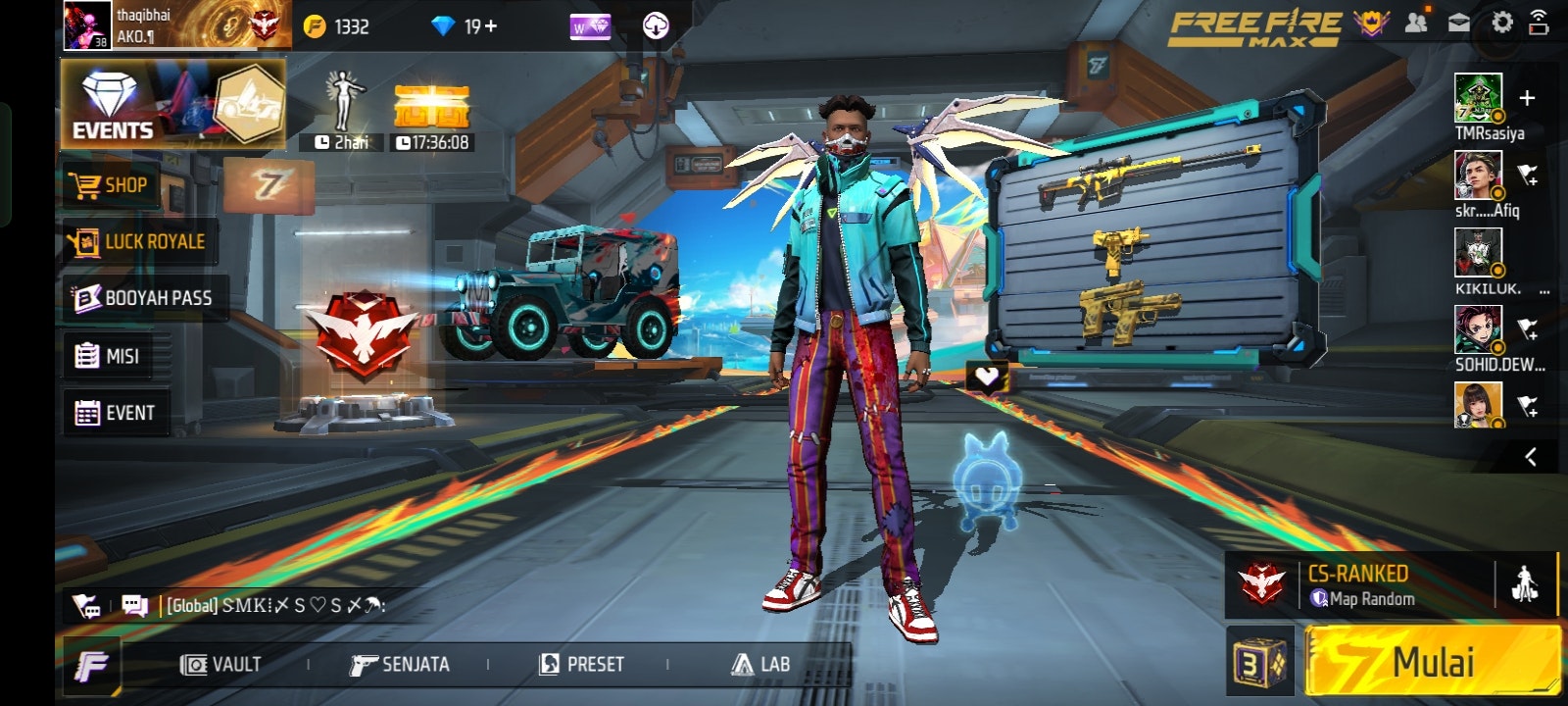Open the CS-Ranked mode selector
The width and height of the screenshot is (1568, 706).
pos(1360,585)
